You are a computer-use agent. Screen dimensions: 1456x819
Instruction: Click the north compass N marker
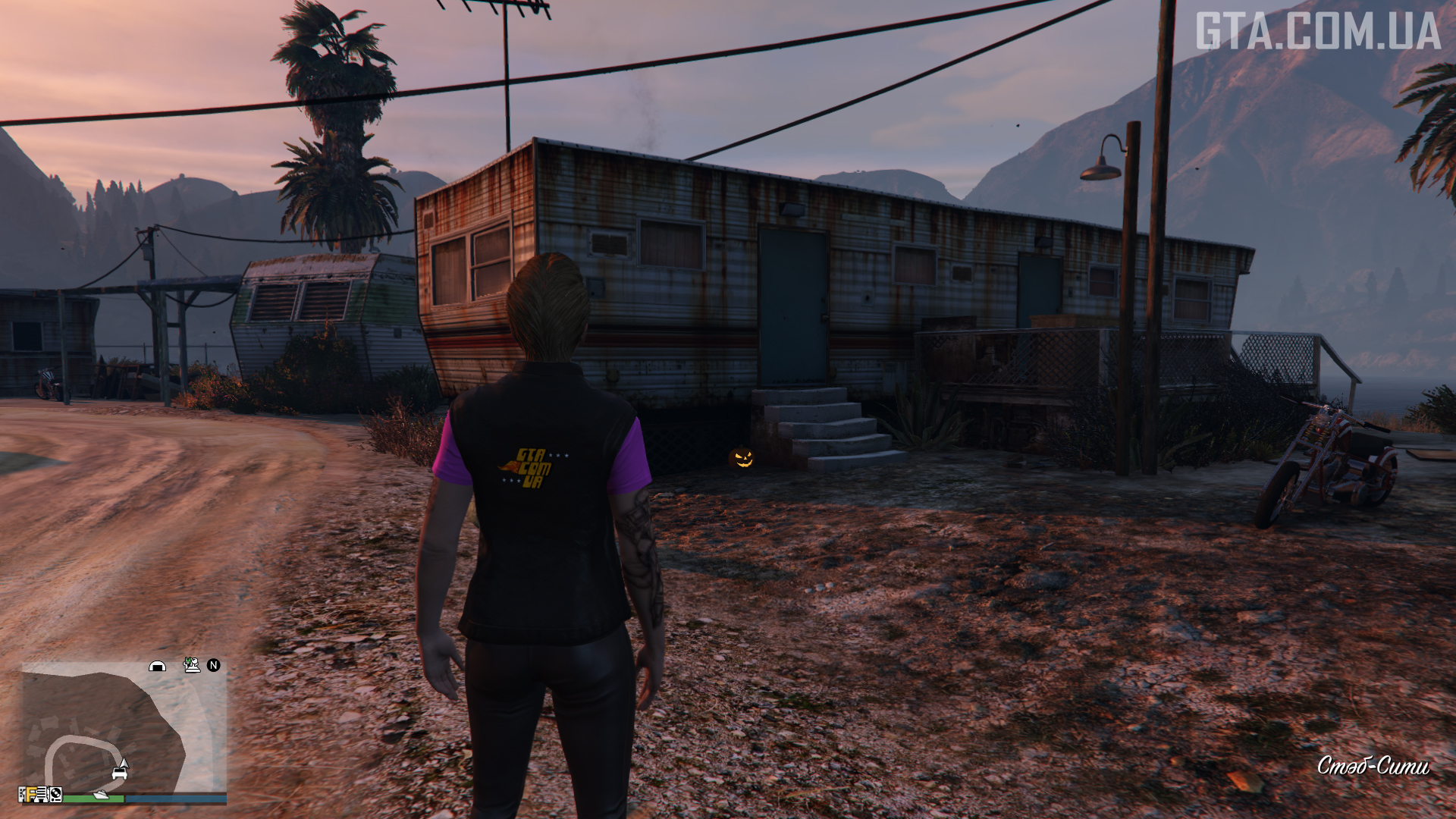[214, 665]
